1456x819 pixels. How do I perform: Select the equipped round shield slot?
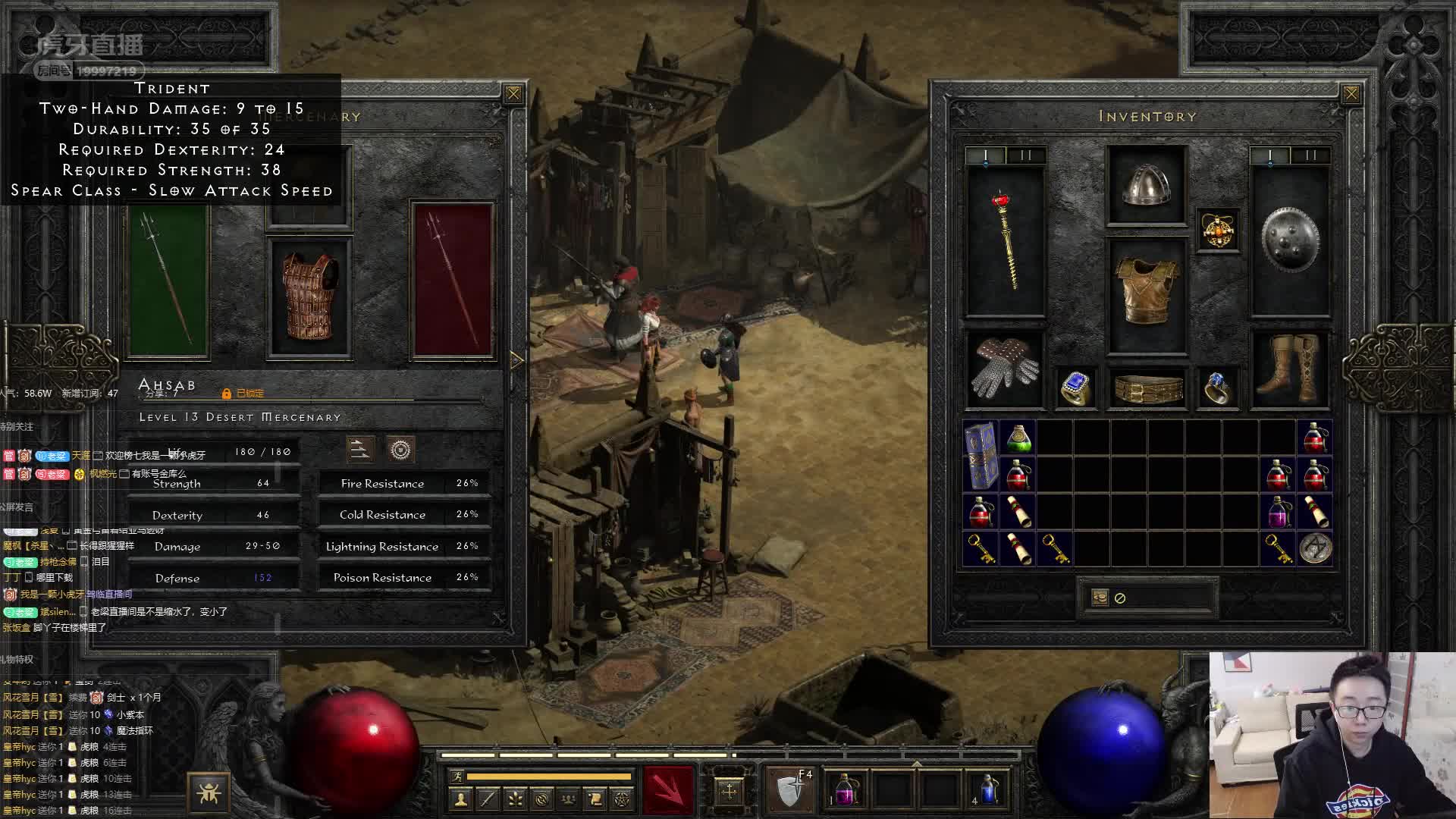(x=1289, y=240)
